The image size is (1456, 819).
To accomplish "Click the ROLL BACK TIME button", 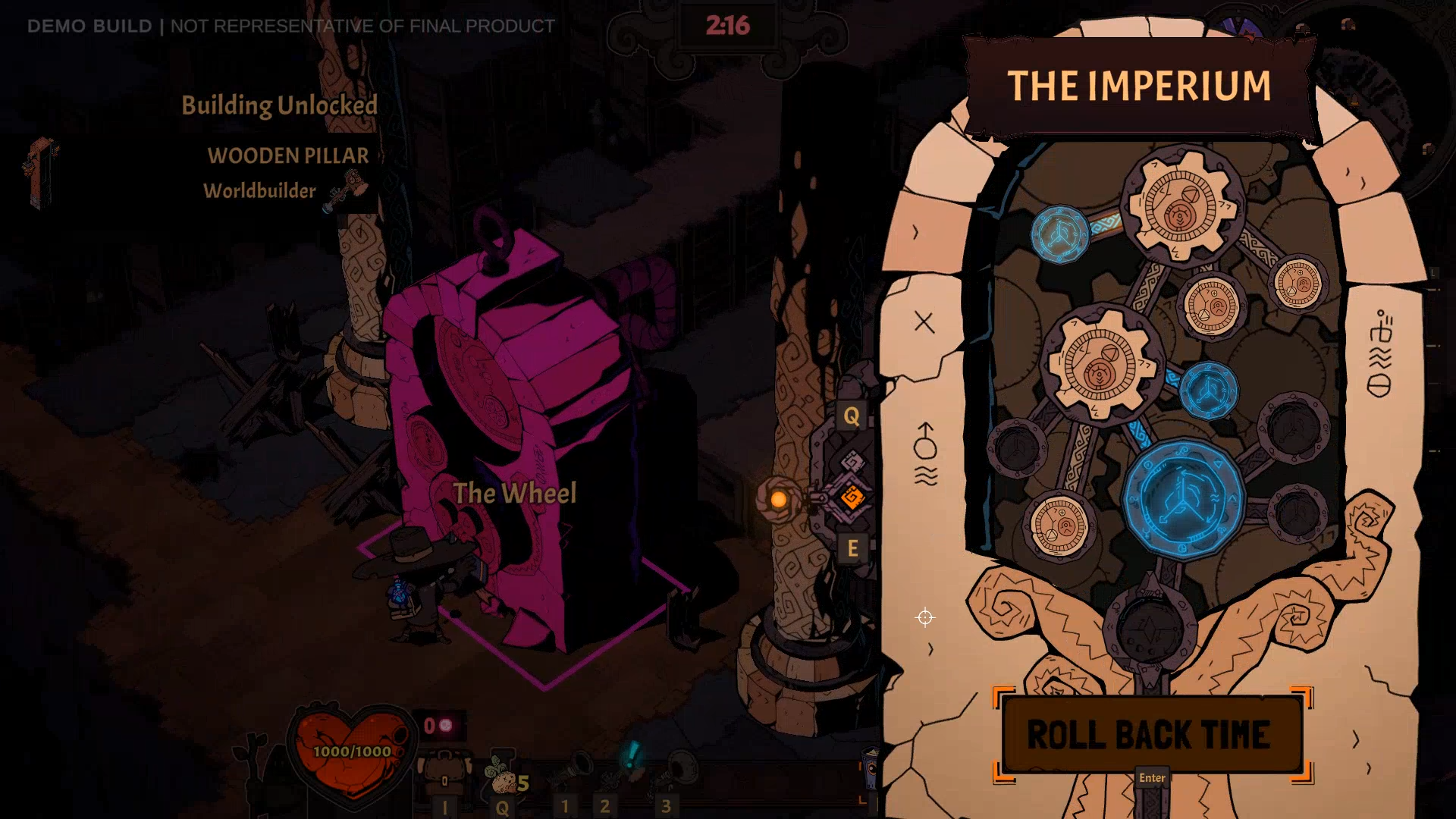I will (1150, 734).
